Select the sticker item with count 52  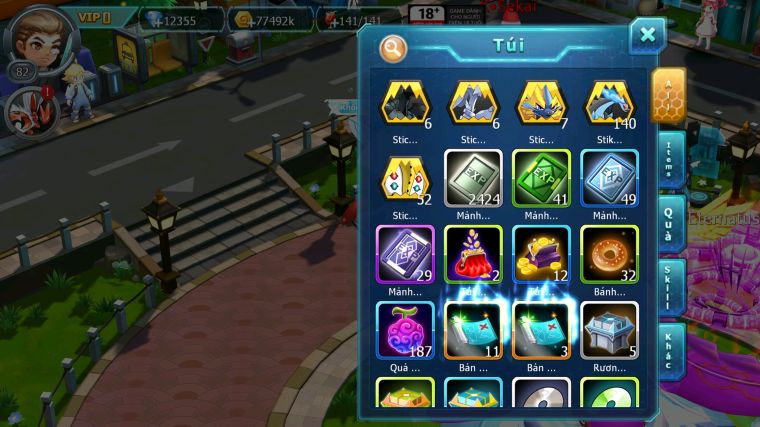click(405, 180)
